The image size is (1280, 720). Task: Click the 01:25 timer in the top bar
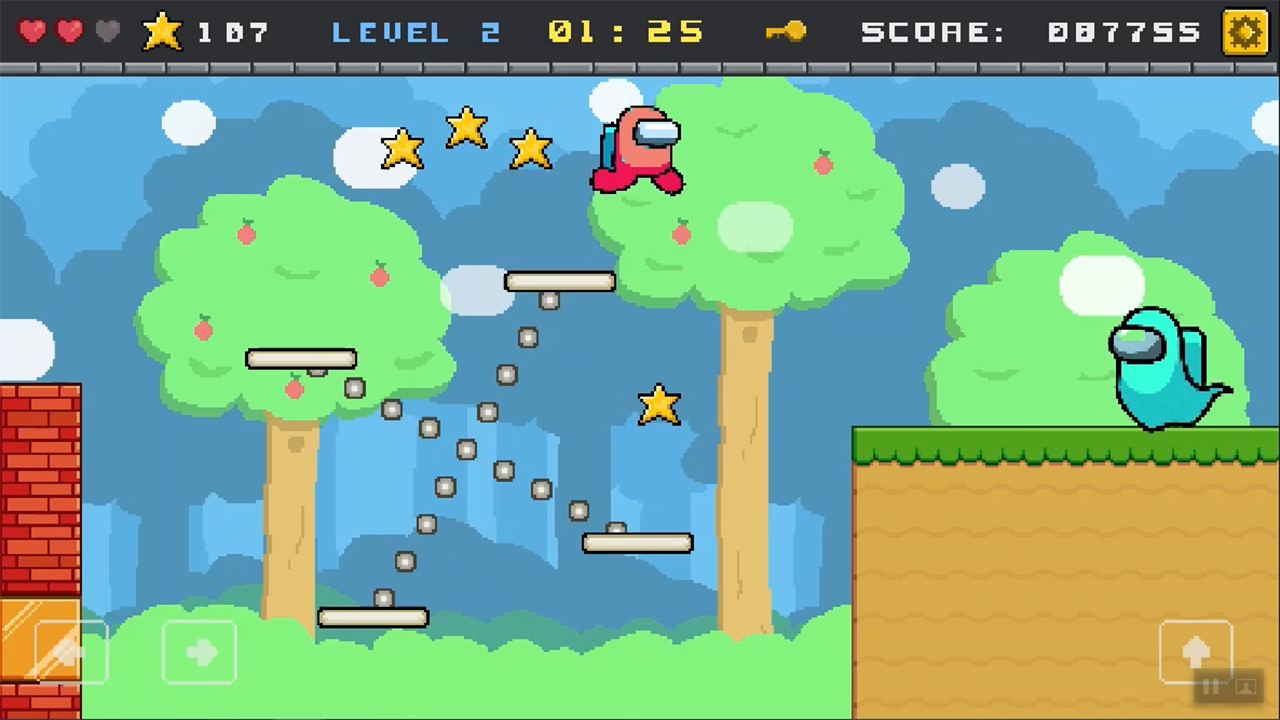coord(626,31)
